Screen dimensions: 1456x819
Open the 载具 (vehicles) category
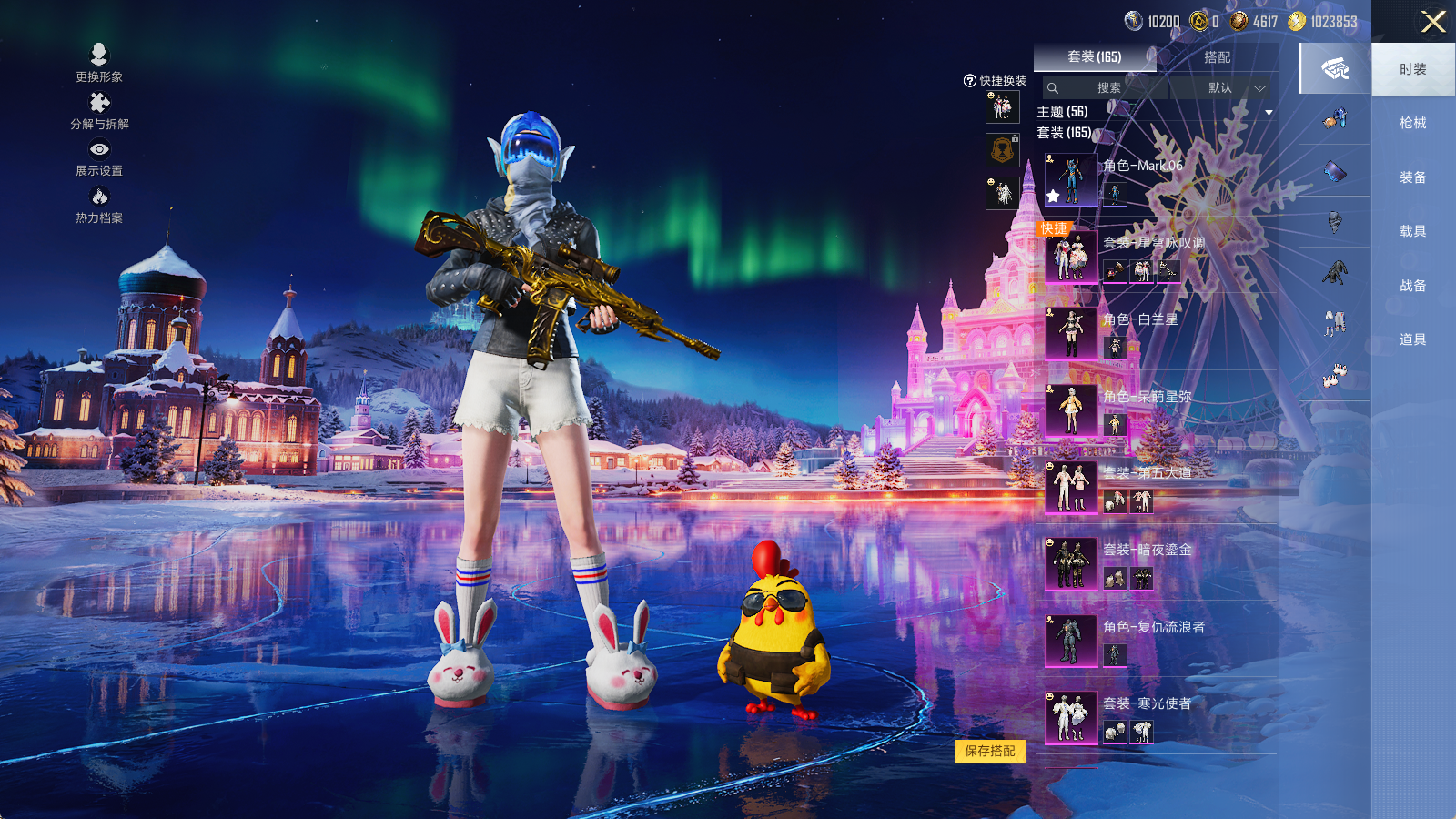(1412, 231)
